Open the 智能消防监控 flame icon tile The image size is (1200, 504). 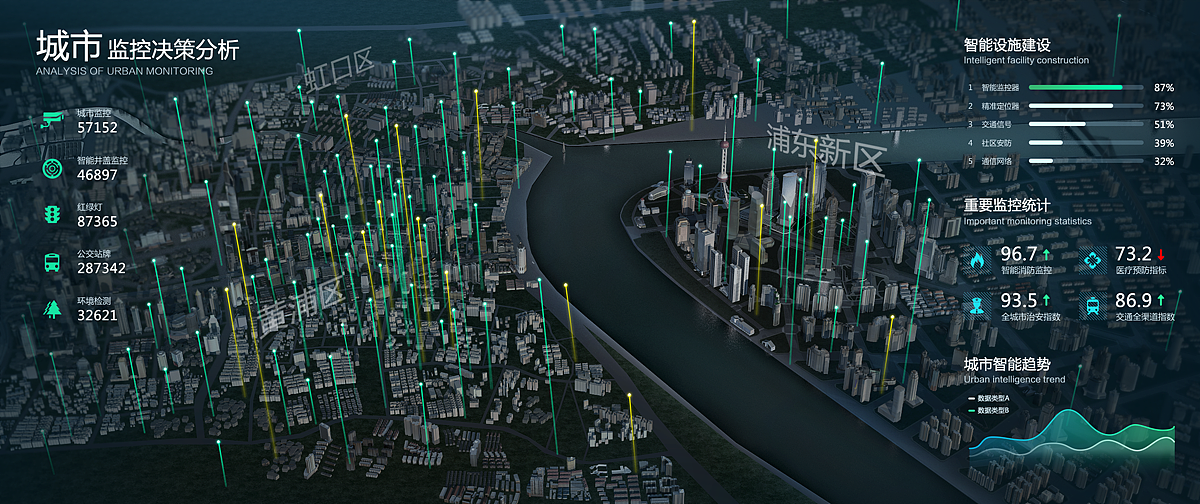tap(976, 260)
